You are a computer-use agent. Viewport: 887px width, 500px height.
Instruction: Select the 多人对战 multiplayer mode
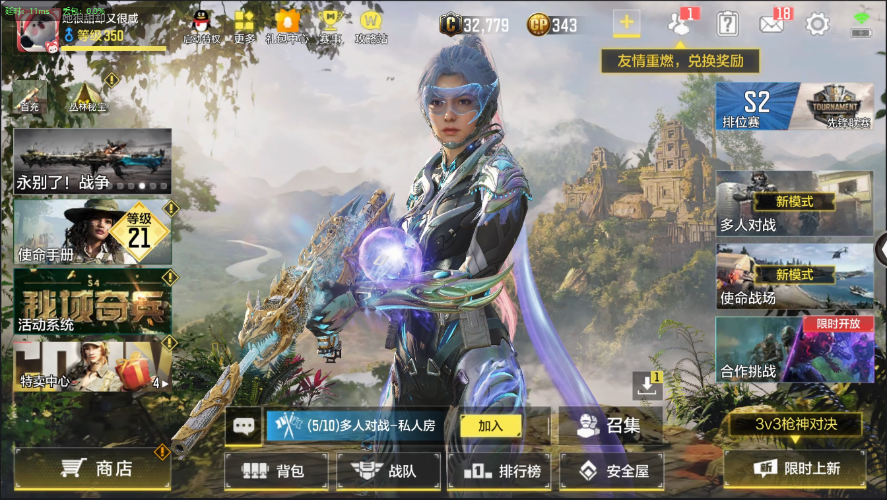780,203
